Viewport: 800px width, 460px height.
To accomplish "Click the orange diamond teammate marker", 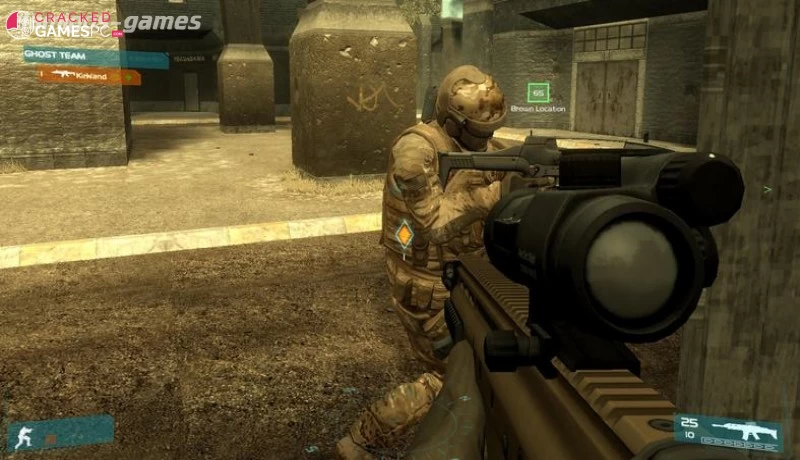I will pos(404,236).
